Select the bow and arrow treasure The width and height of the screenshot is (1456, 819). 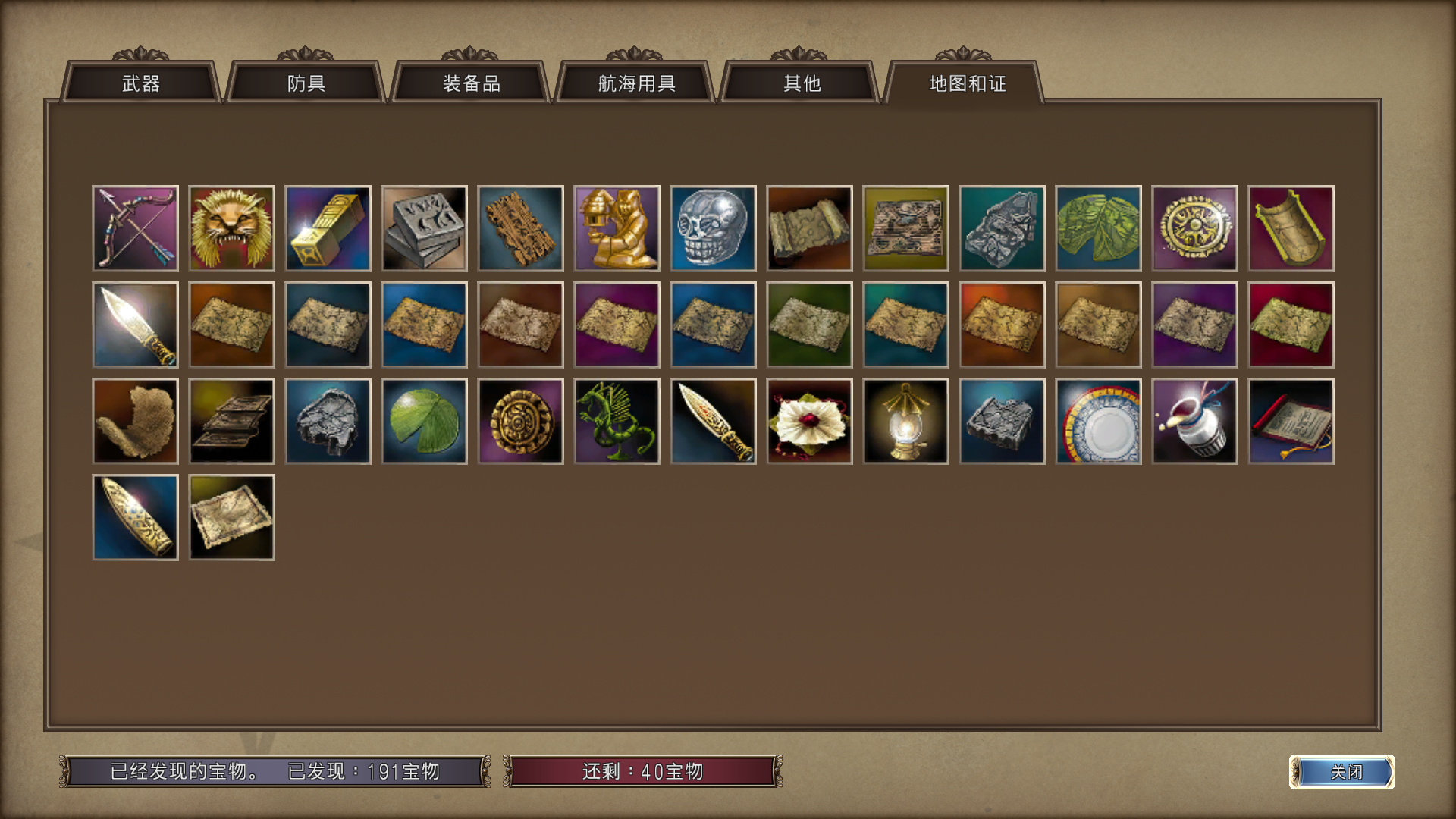click(136, 228)
